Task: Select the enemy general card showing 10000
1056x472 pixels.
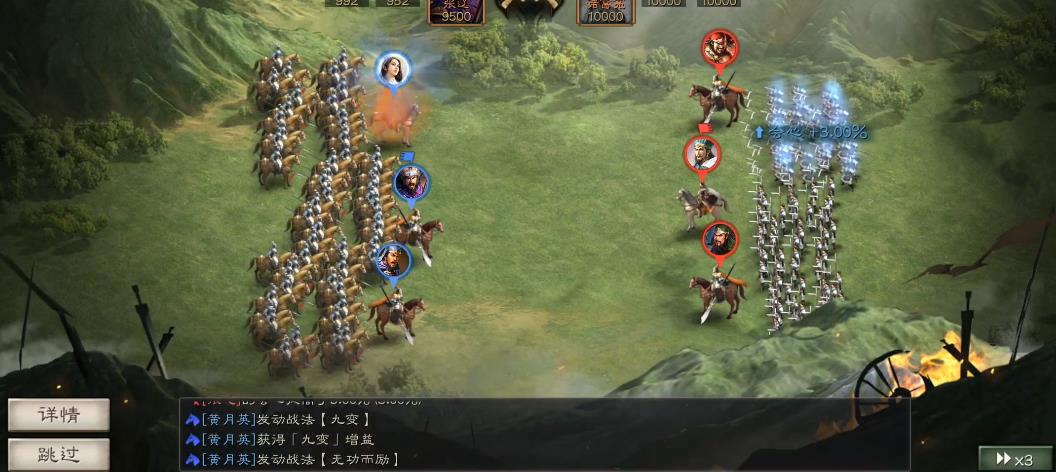Action: click(605, 10)
